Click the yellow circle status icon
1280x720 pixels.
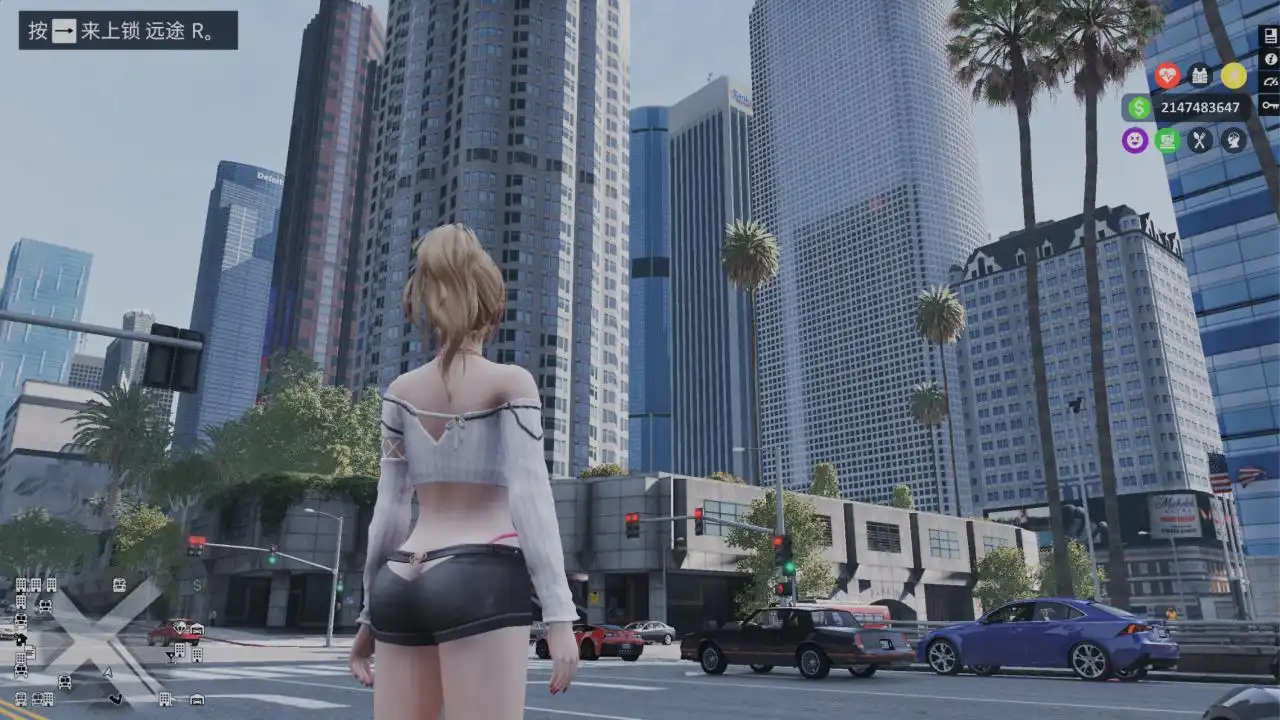[1233, 76]
